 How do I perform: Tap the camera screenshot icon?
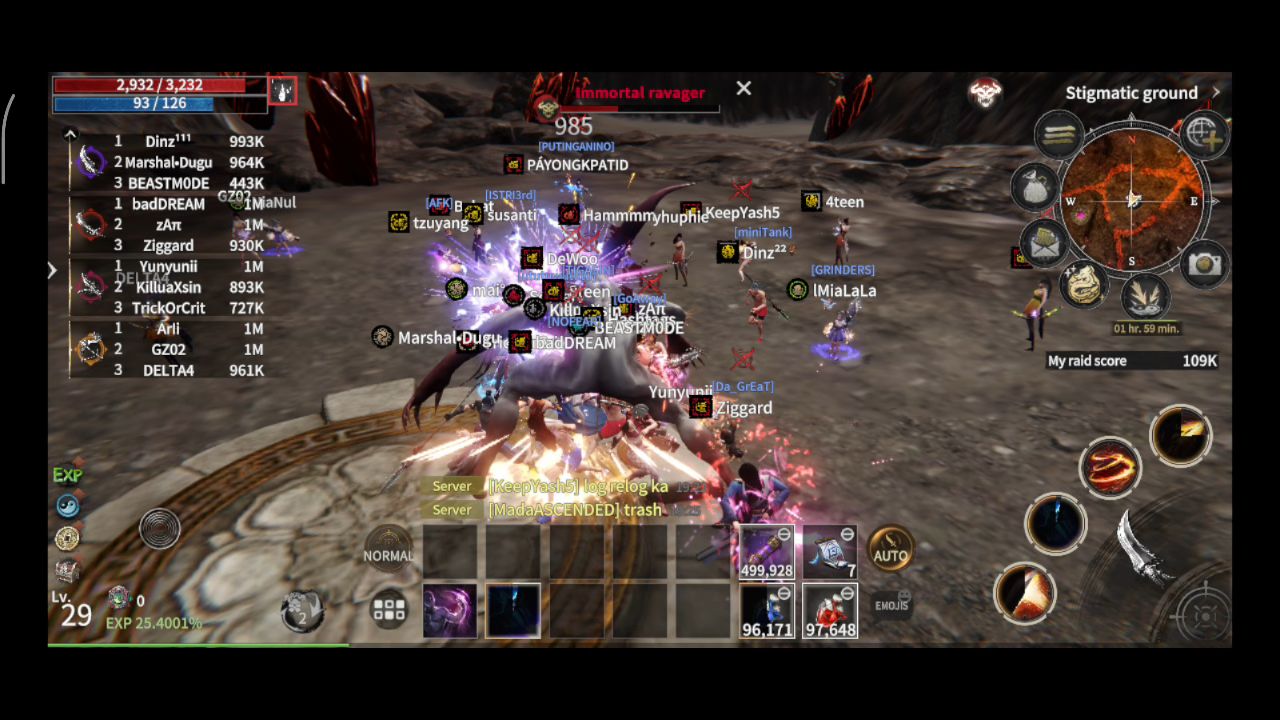pyautogui.click(x=1204, y=263)
